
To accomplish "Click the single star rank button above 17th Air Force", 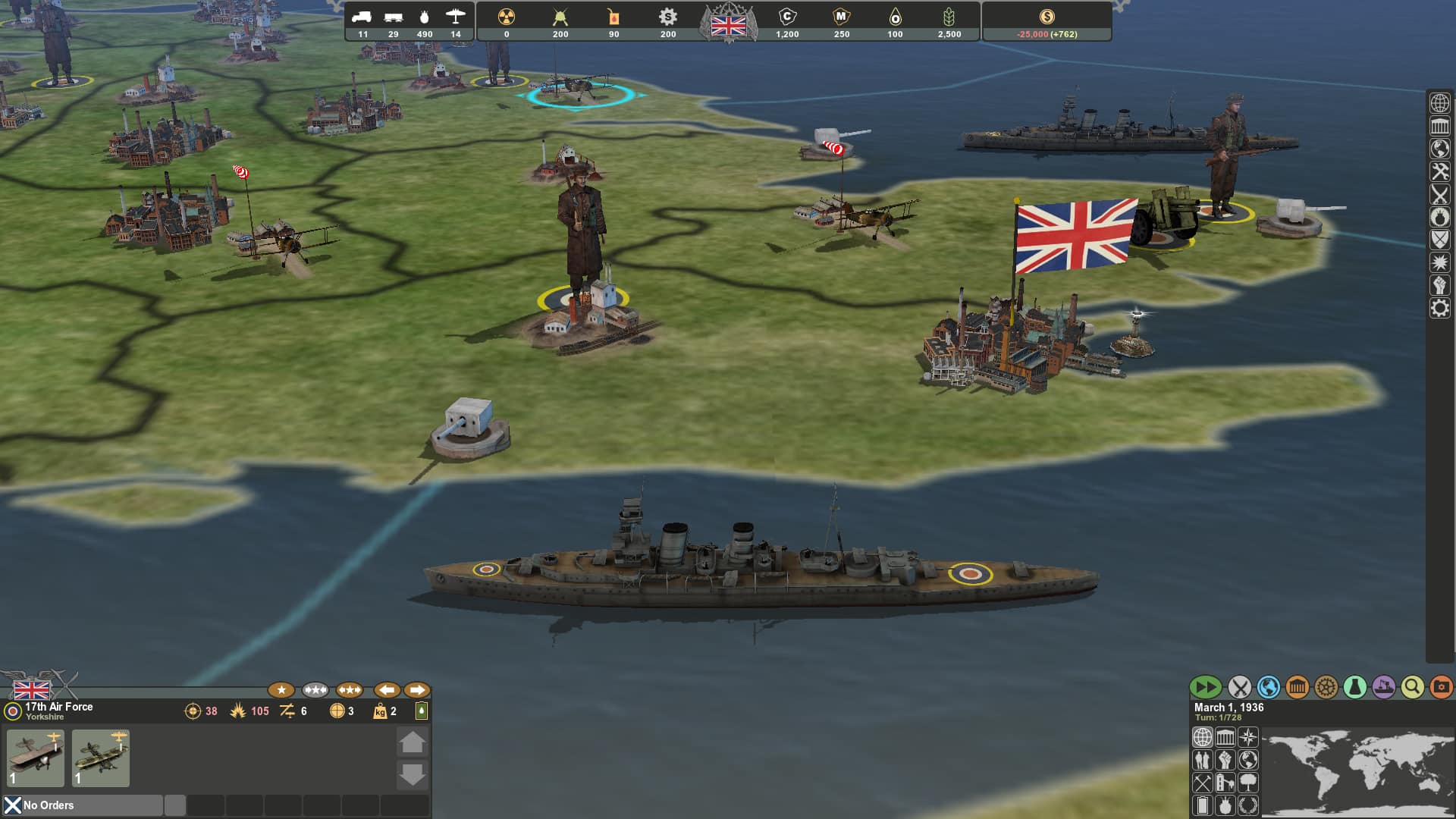I will 281,690.
